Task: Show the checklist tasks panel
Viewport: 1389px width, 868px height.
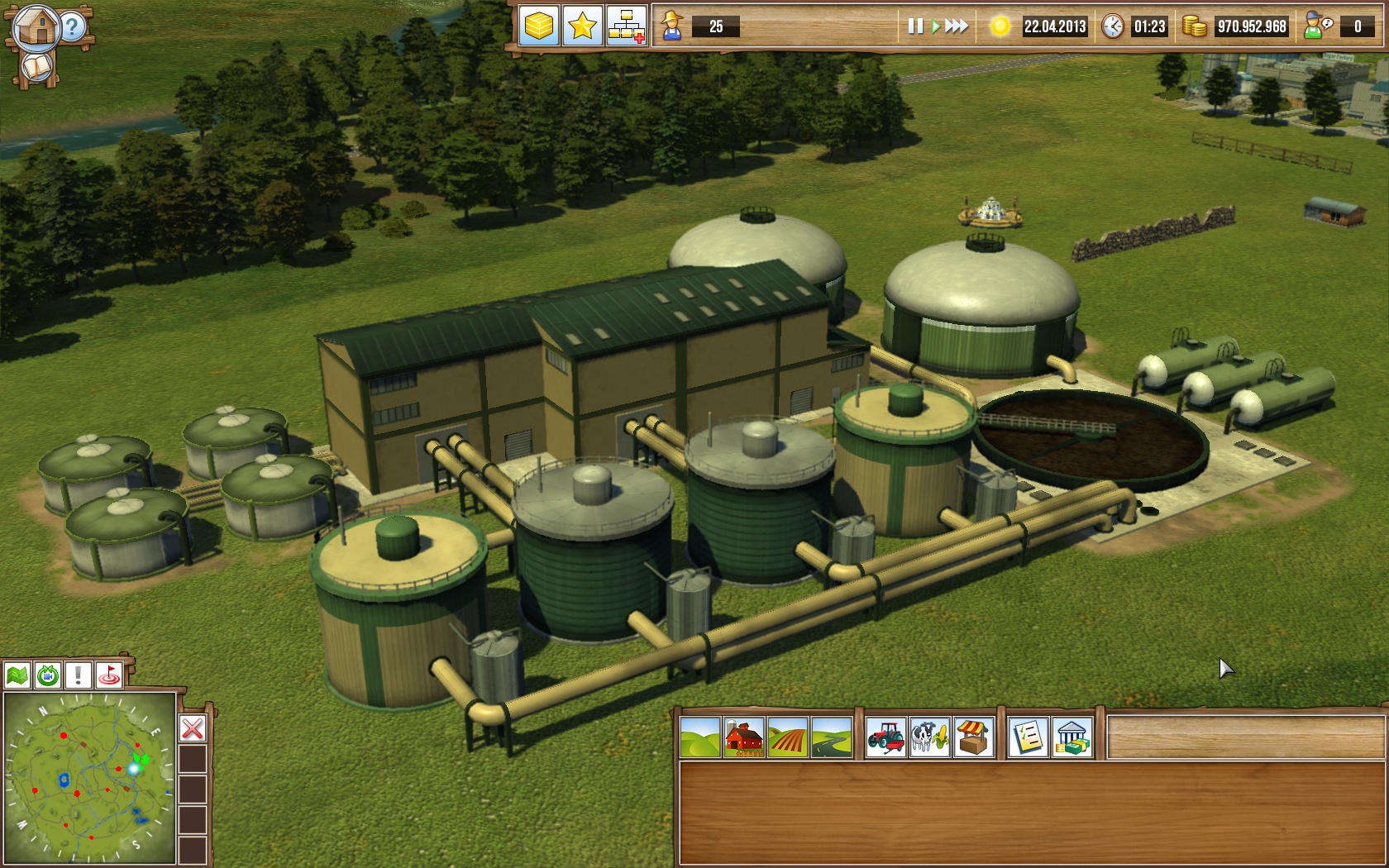Action: (1028, 737)
